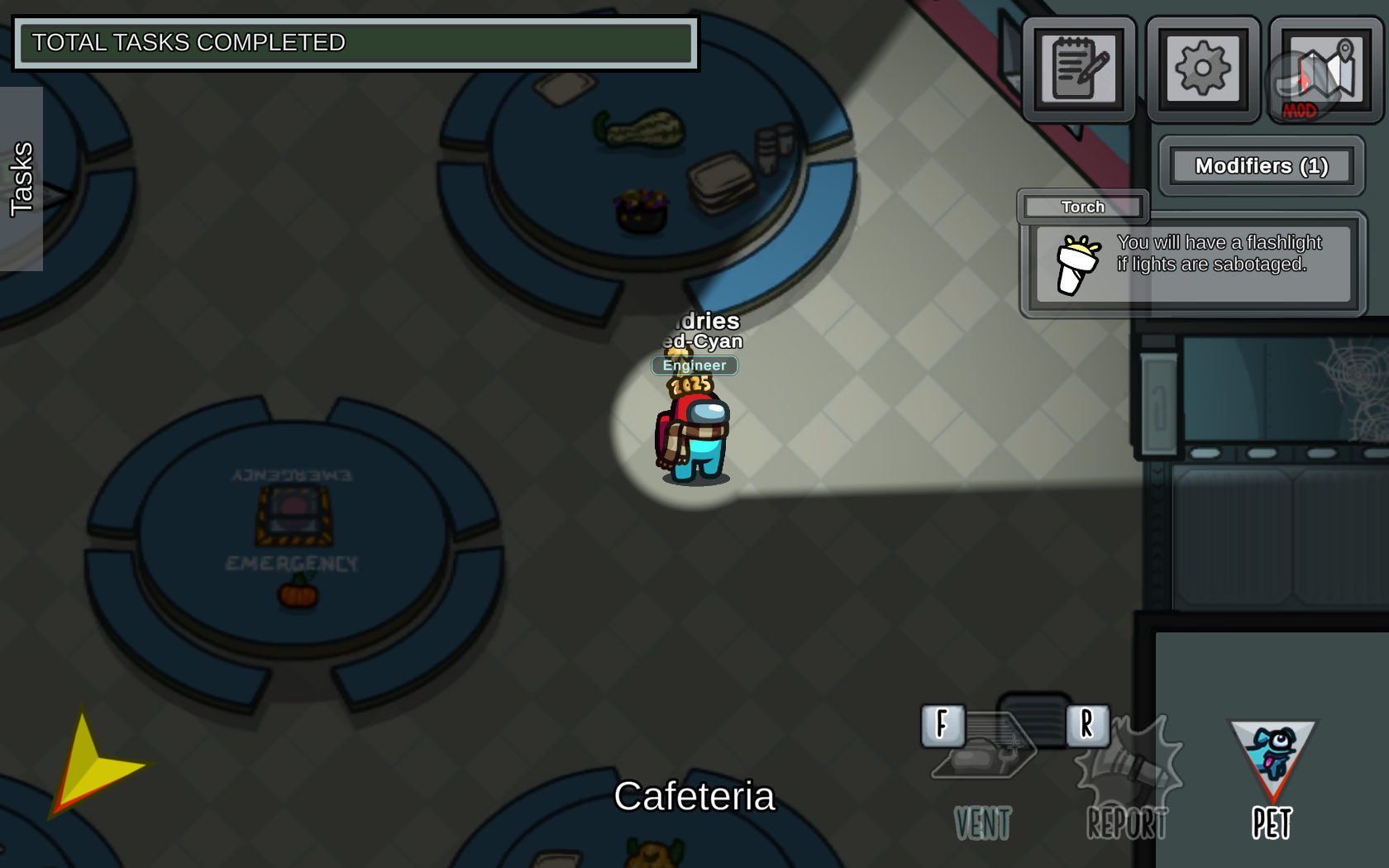
Task: Open the notepad task list button
Action: point(1079,69)
